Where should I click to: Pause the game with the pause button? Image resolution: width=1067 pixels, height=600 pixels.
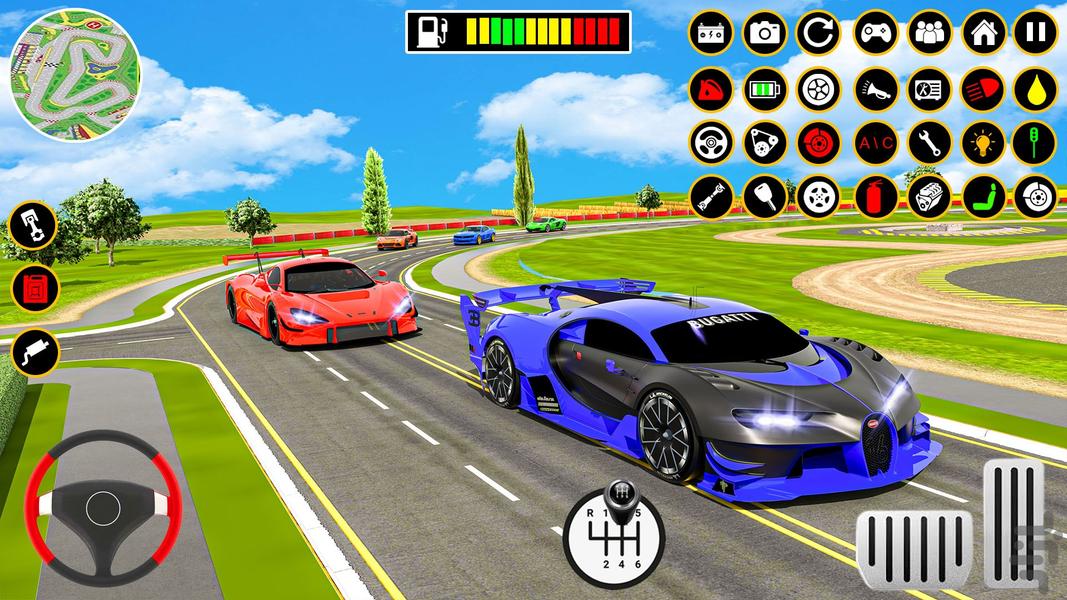pyautogui.click(x=1035, y=33)
